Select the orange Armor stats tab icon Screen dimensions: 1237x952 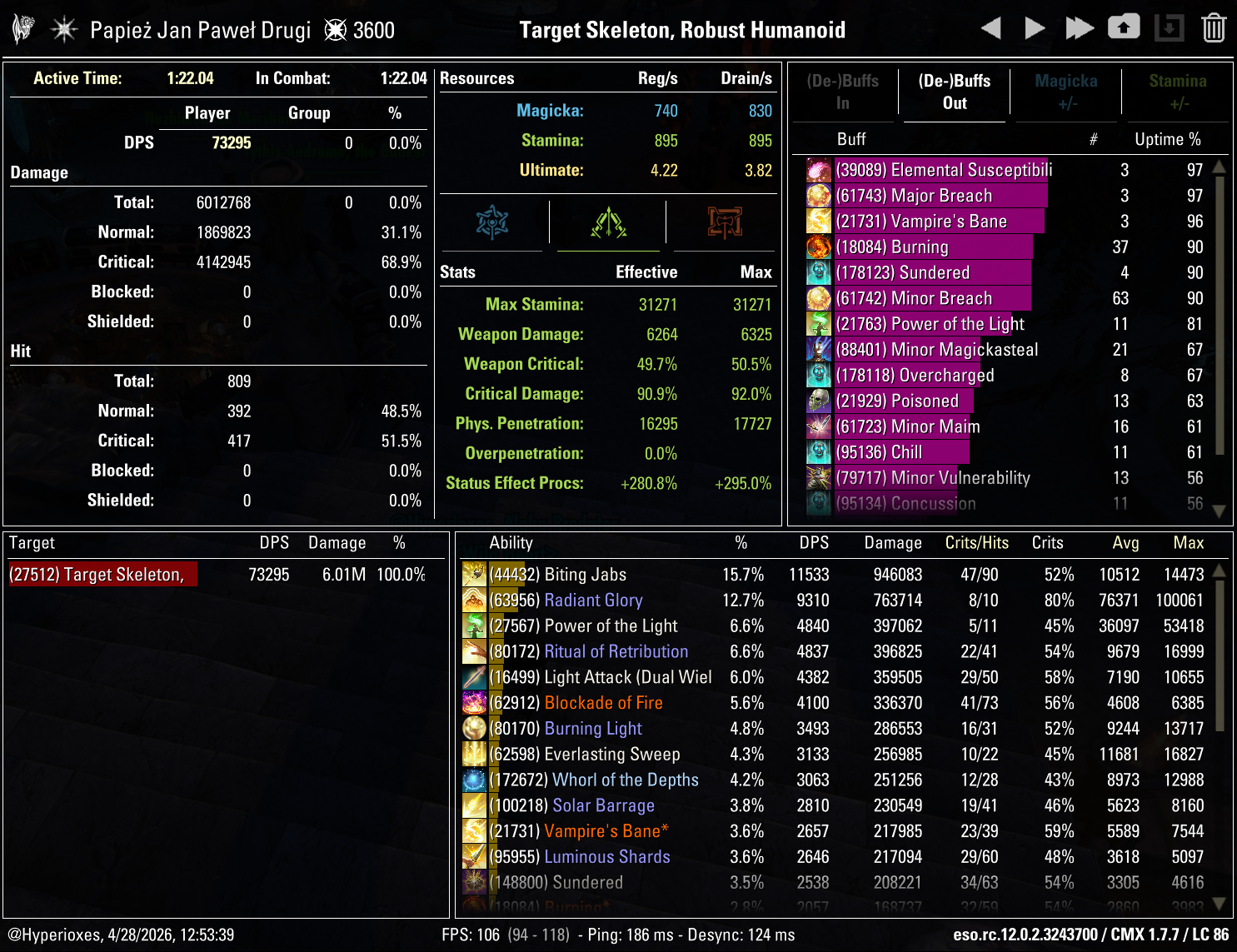pyautogui.click(x=724, y=222)
